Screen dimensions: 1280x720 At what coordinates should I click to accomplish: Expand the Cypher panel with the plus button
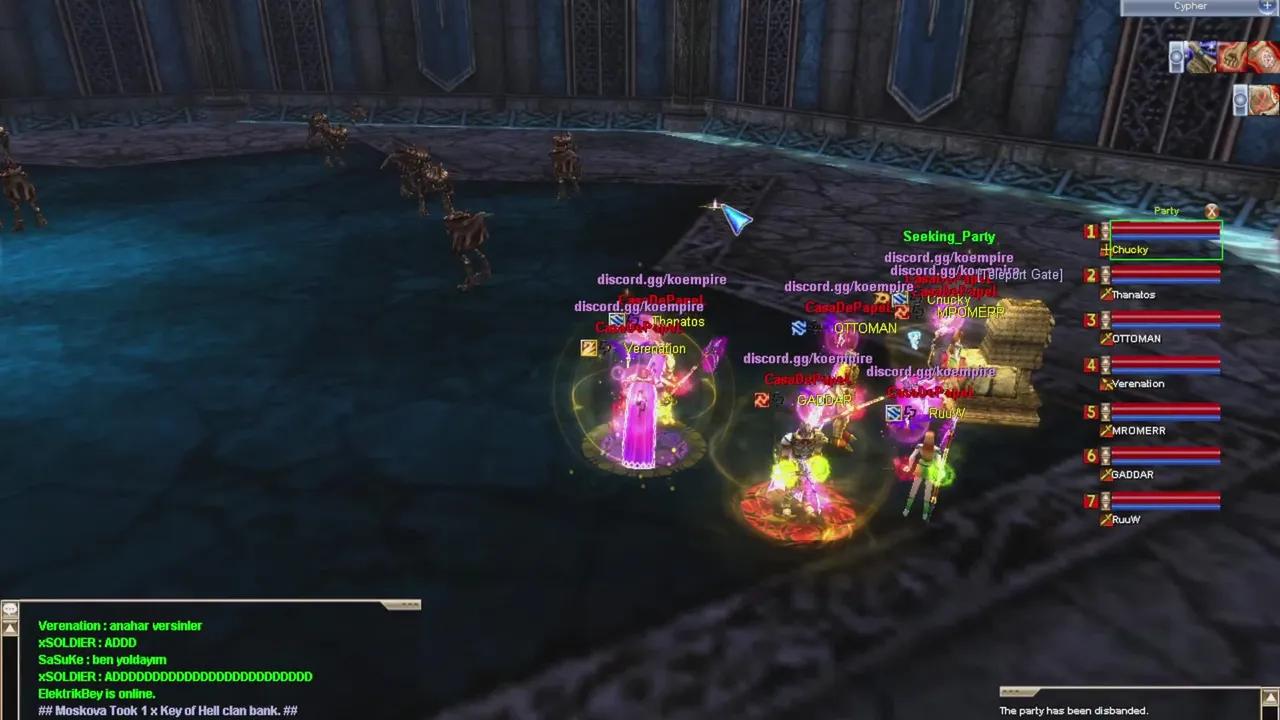(x=1268, y=6)
